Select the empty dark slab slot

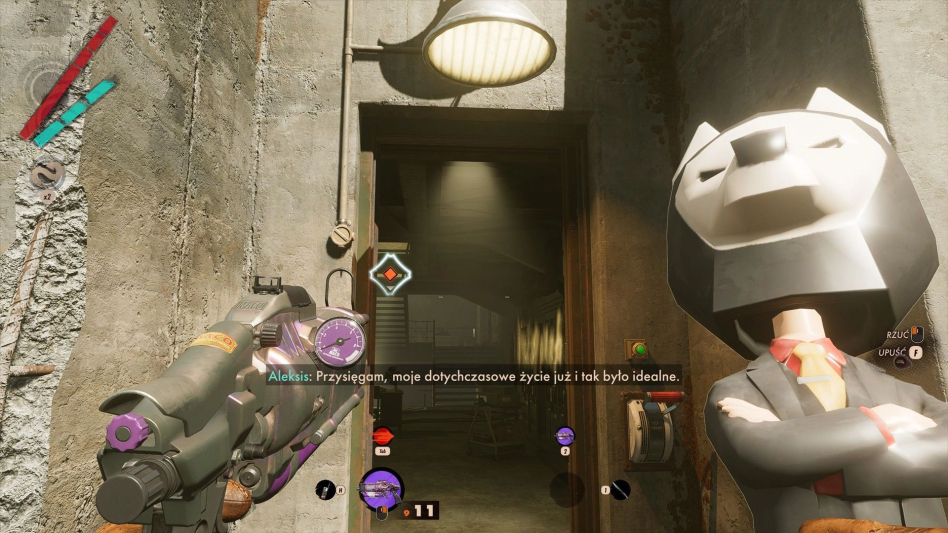(x=567, y=489)
